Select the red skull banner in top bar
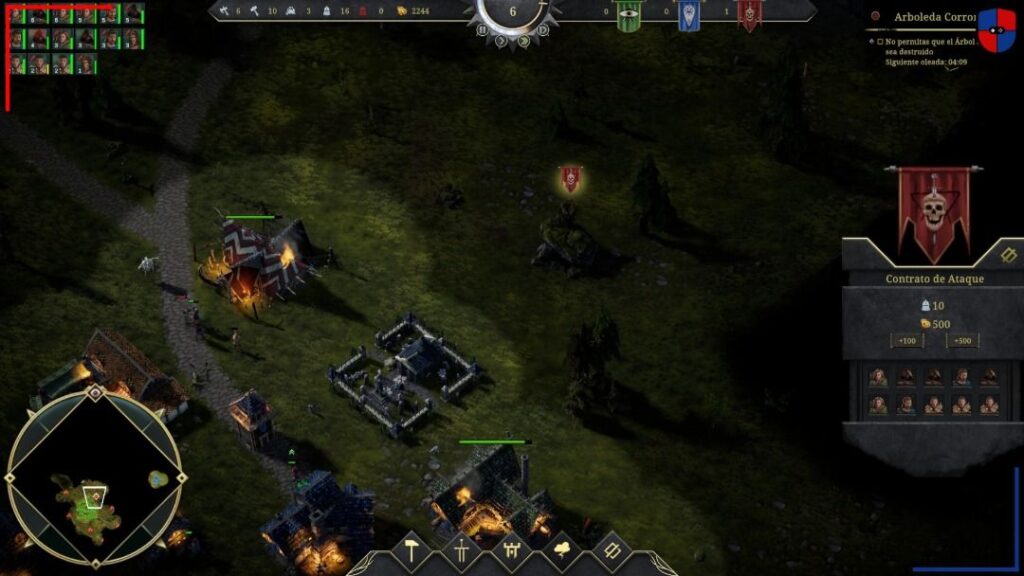Image resolution: width=1024 pixels, height=576 pixels. [x=749, y=15]
